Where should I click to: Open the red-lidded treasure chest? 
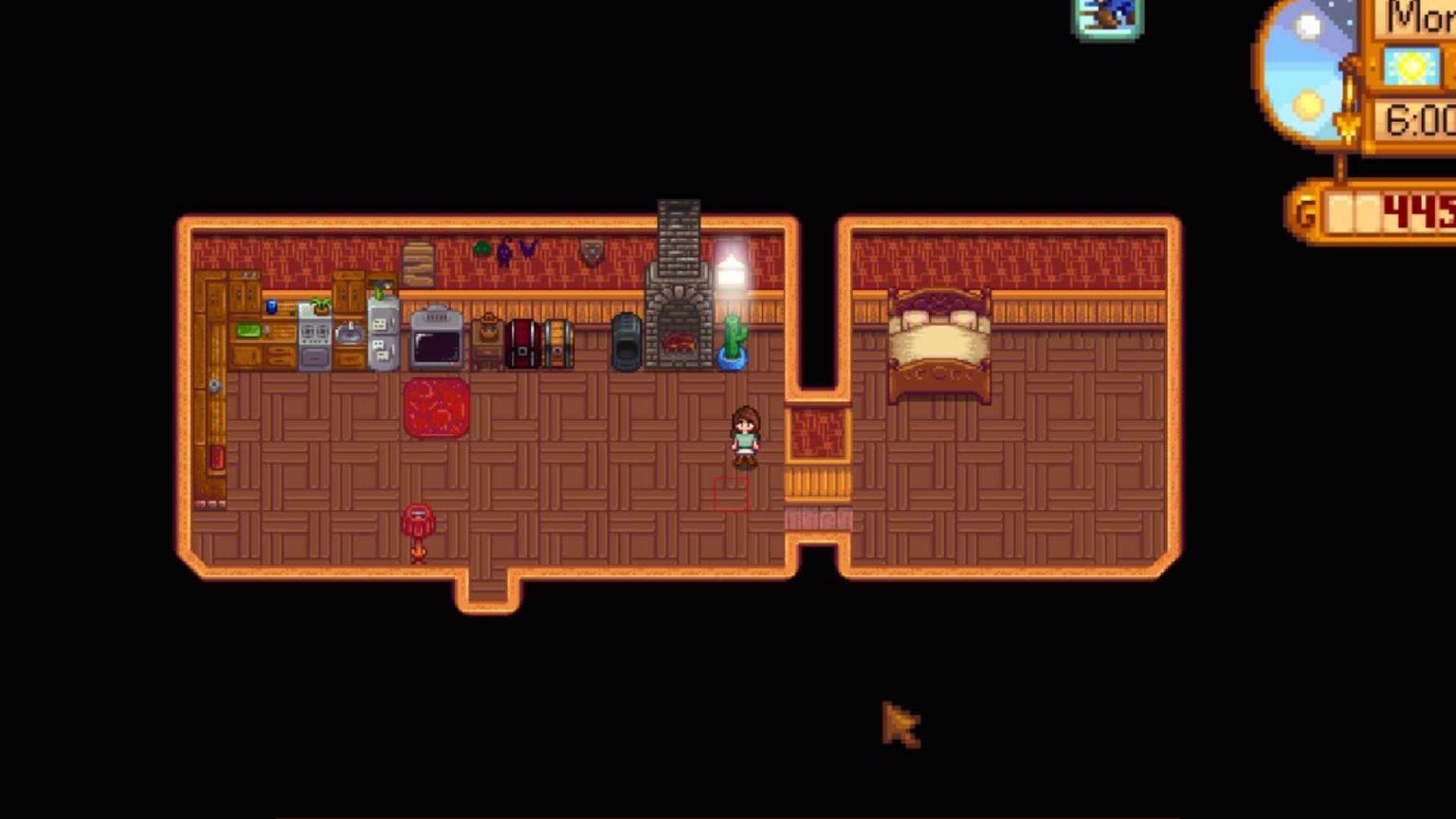(x=522, y=343)
